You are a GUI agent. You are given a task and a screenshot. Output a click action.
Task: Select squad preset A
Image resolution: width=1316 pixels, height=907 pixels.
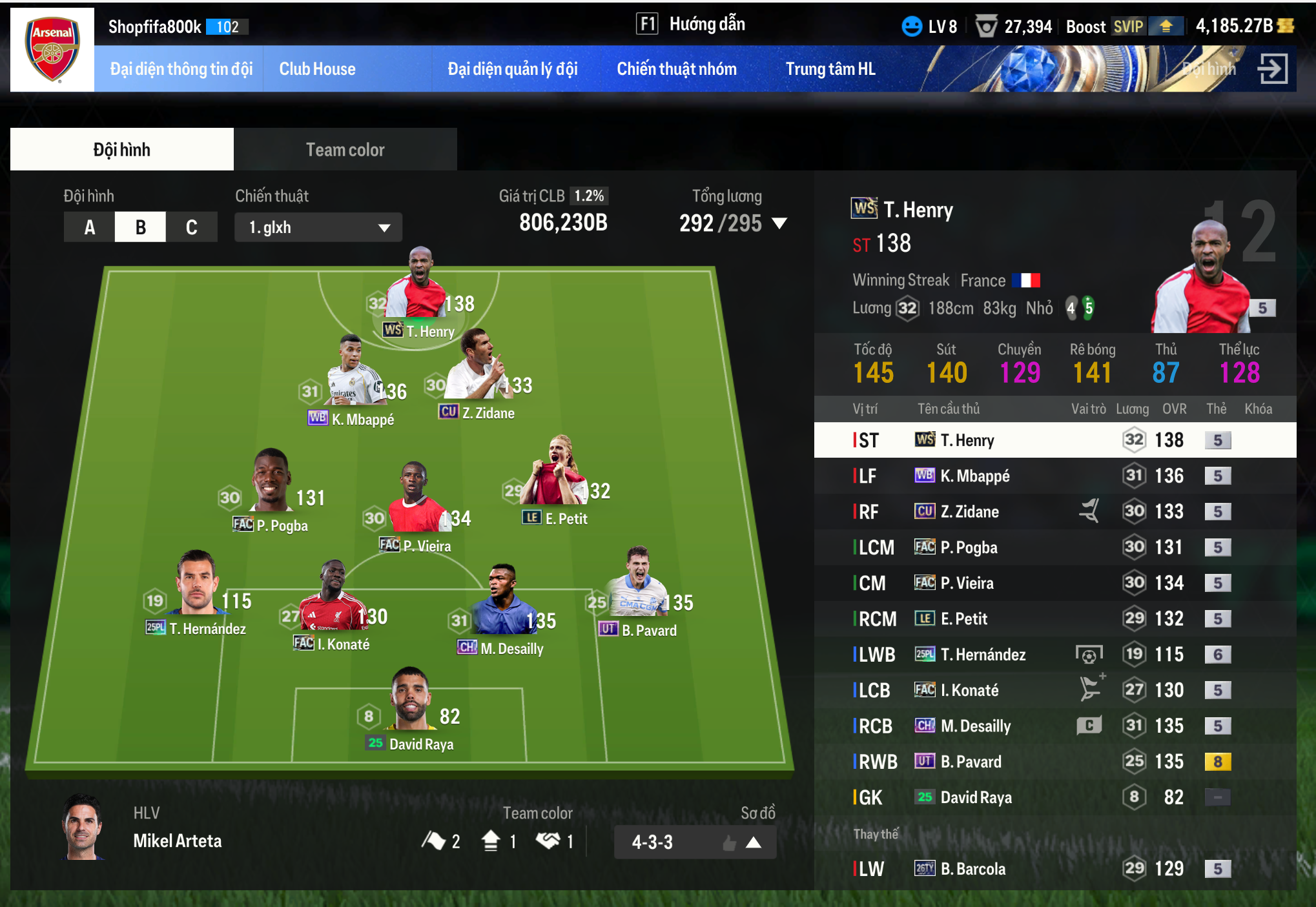(x=90, y=227)
